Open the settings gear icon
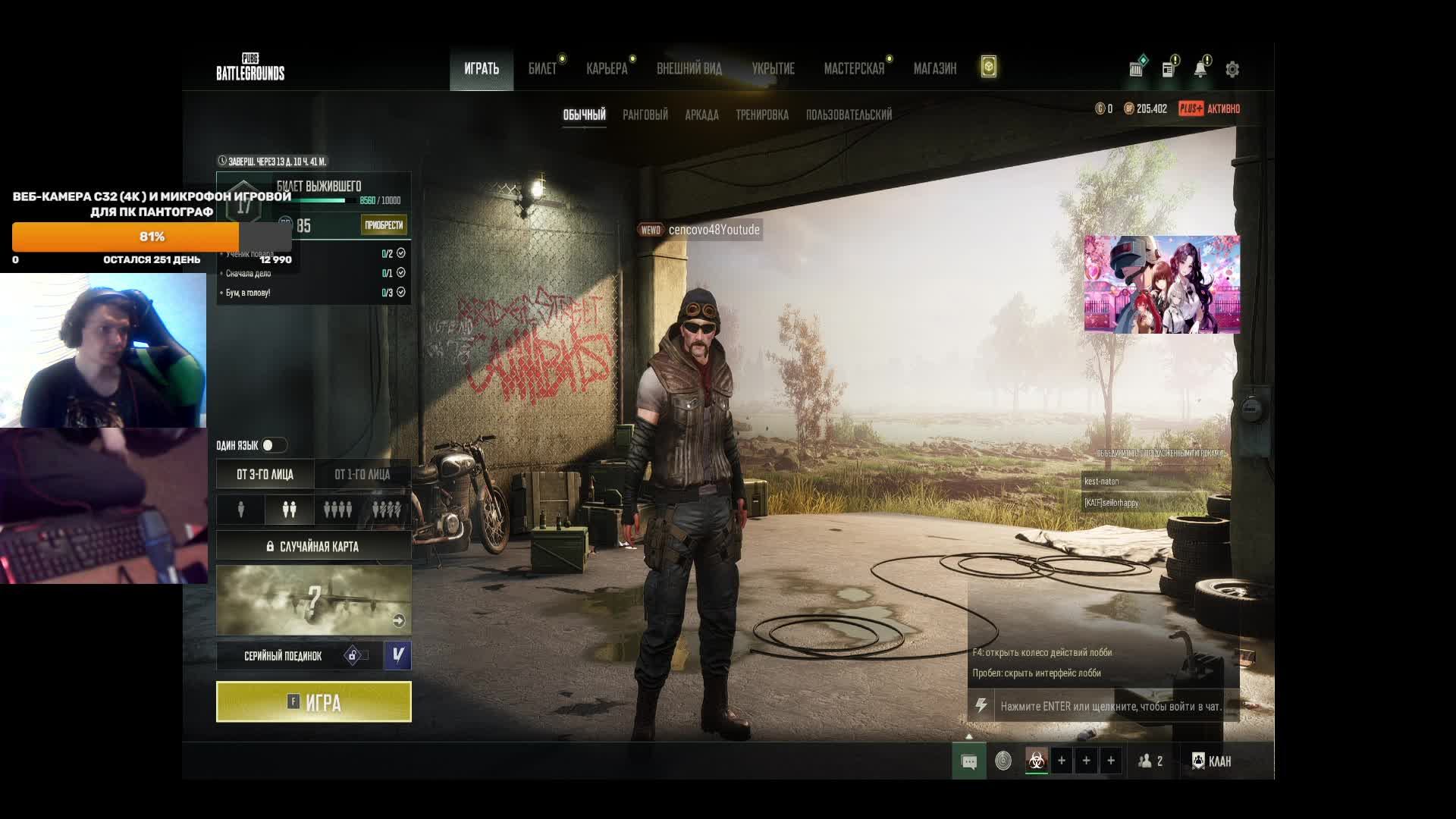The width and height of the screenshot is (1456, 819). tap(1232, 70)
